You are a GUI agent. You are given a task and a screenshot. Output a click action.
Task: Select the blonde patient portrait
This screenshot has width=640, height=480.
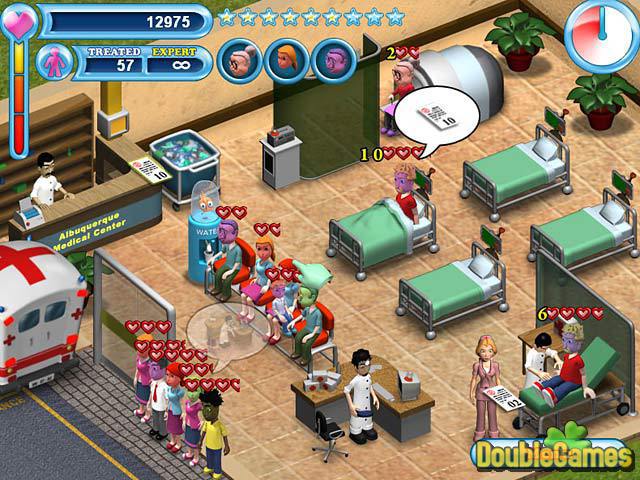pyautogui.click(x=287, y=61)
